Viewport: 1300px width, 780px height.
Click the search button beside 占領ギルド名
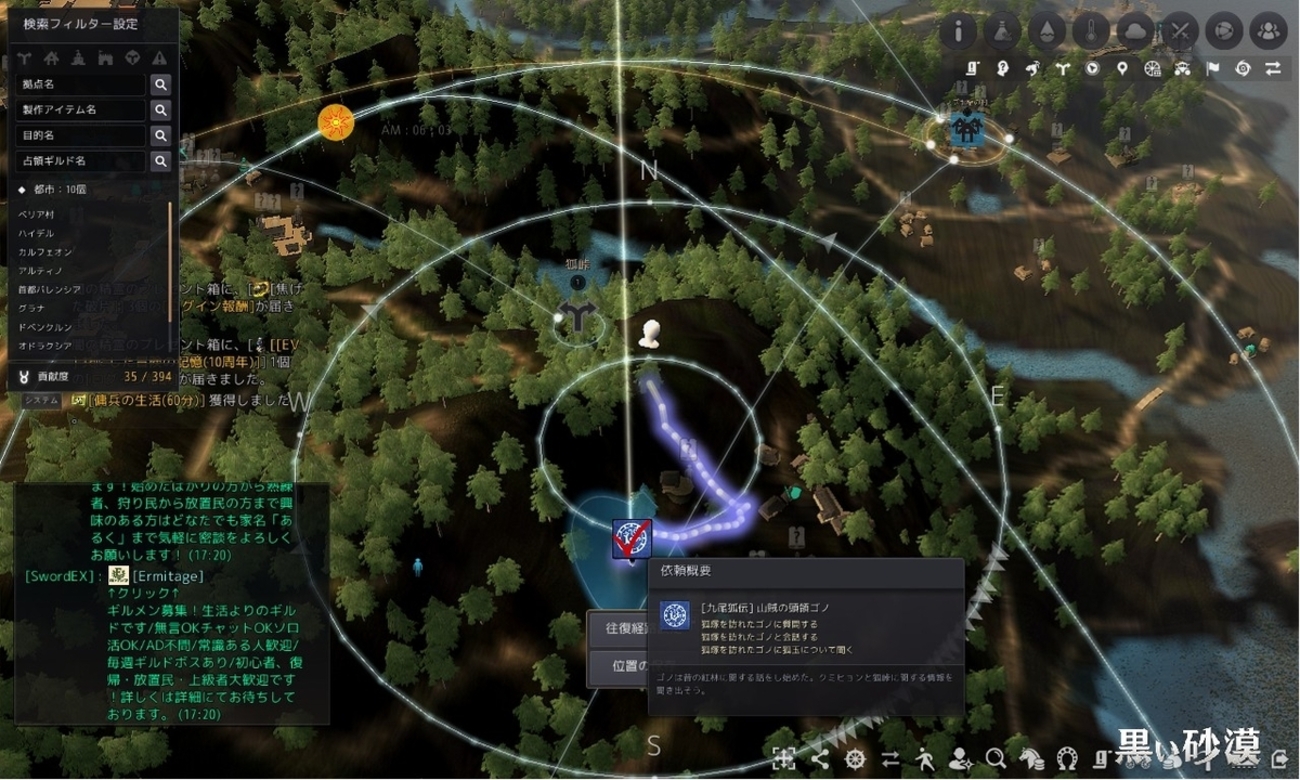pos(160,161)
